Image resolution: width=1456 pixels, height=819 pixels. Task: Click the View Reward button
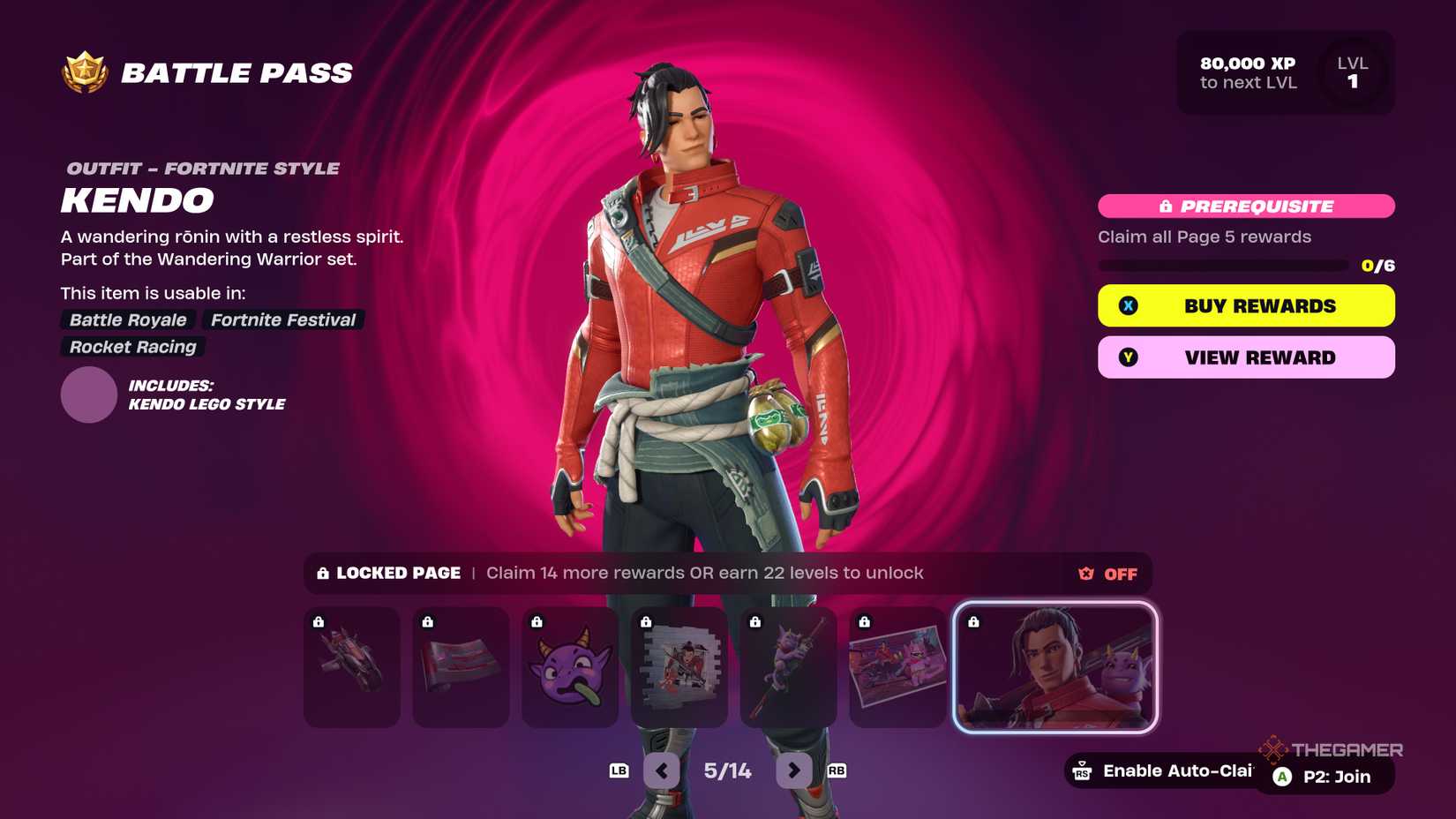click(1245, 357)
